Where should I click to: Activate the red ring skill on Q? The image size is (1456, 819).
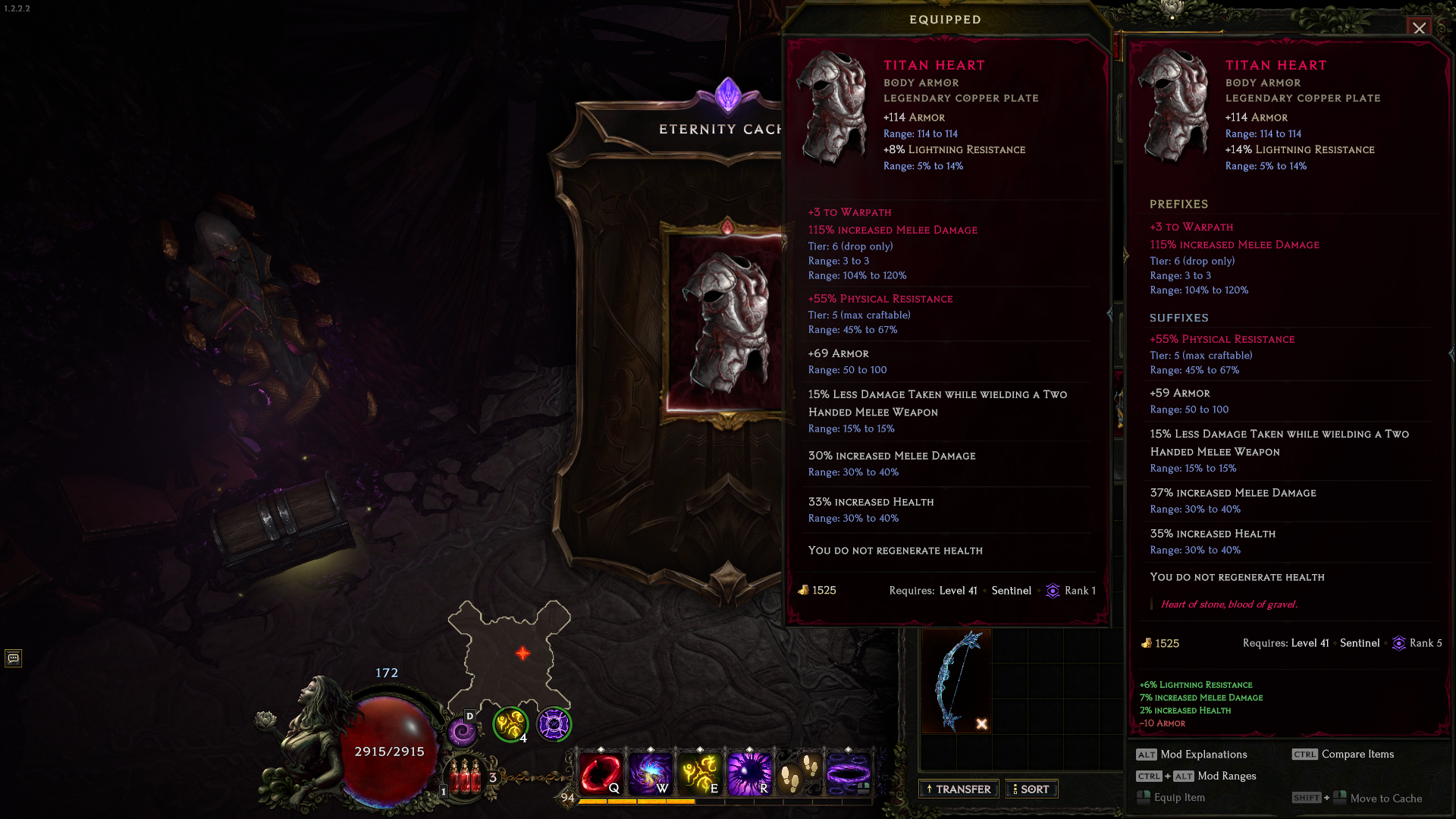pos(601,773)
